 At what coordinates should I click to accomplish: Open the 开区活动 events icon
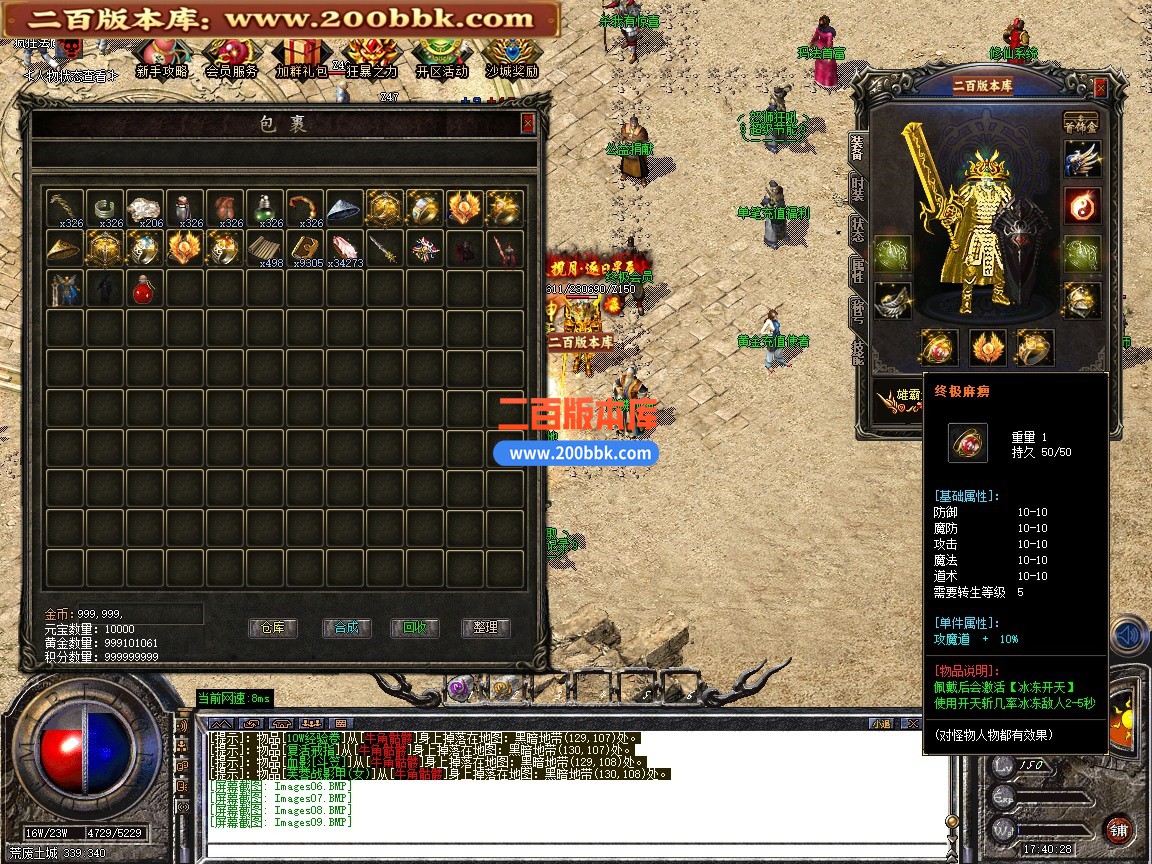(441, 58)
